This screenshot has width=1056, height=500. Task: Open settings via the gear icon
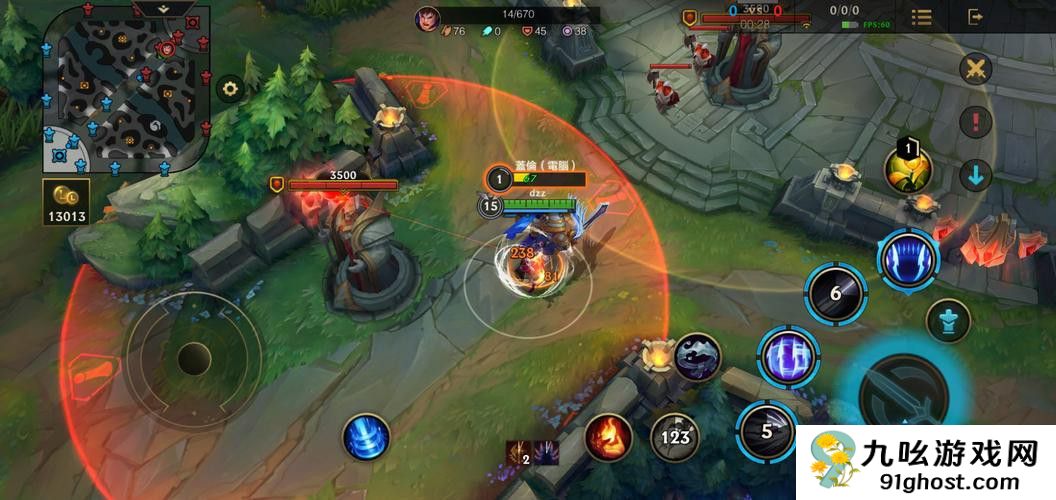(x=231, y=89)
